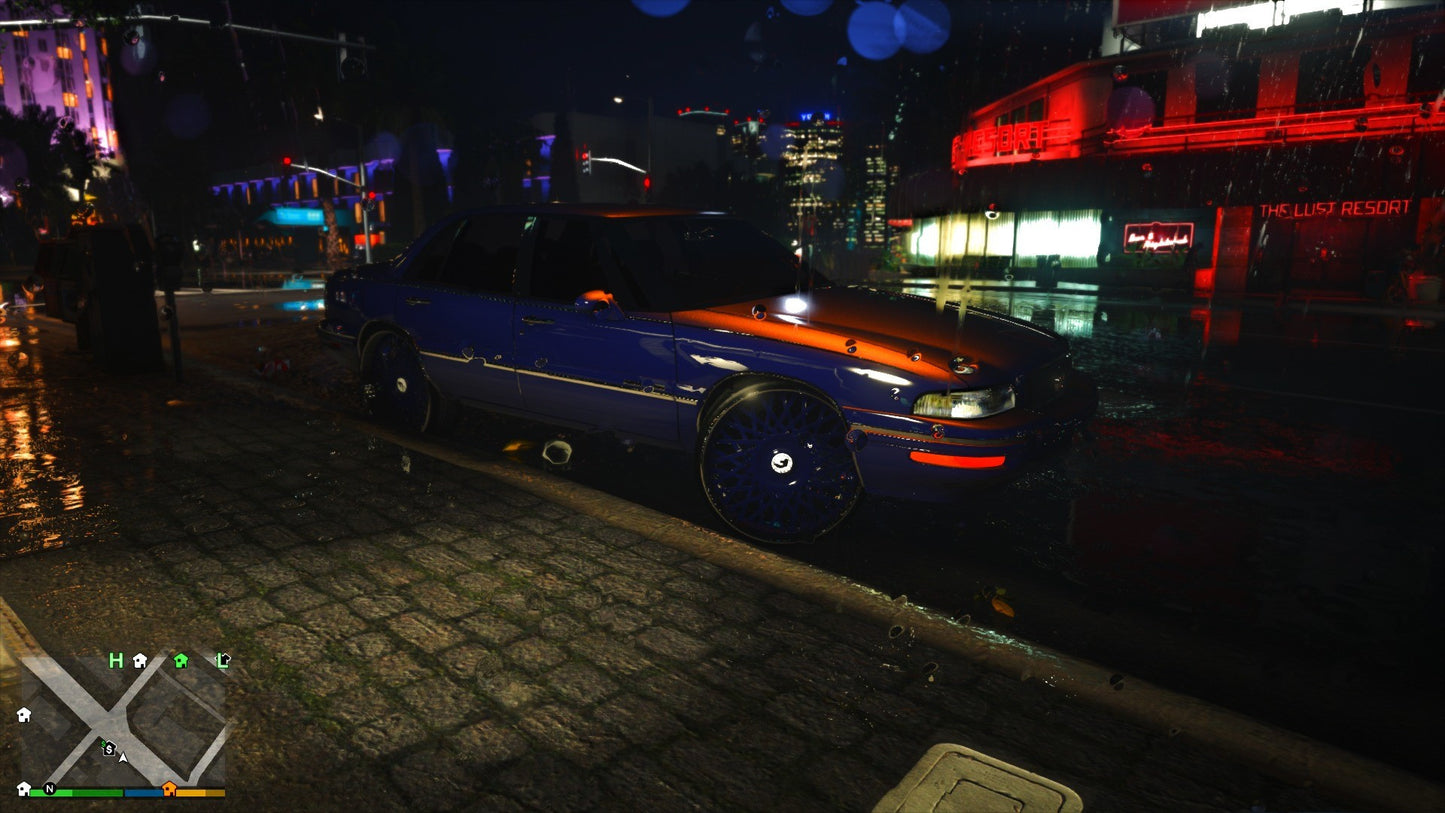Click the green house blip on minimap

pyautogui.click(x=181, y=660)
